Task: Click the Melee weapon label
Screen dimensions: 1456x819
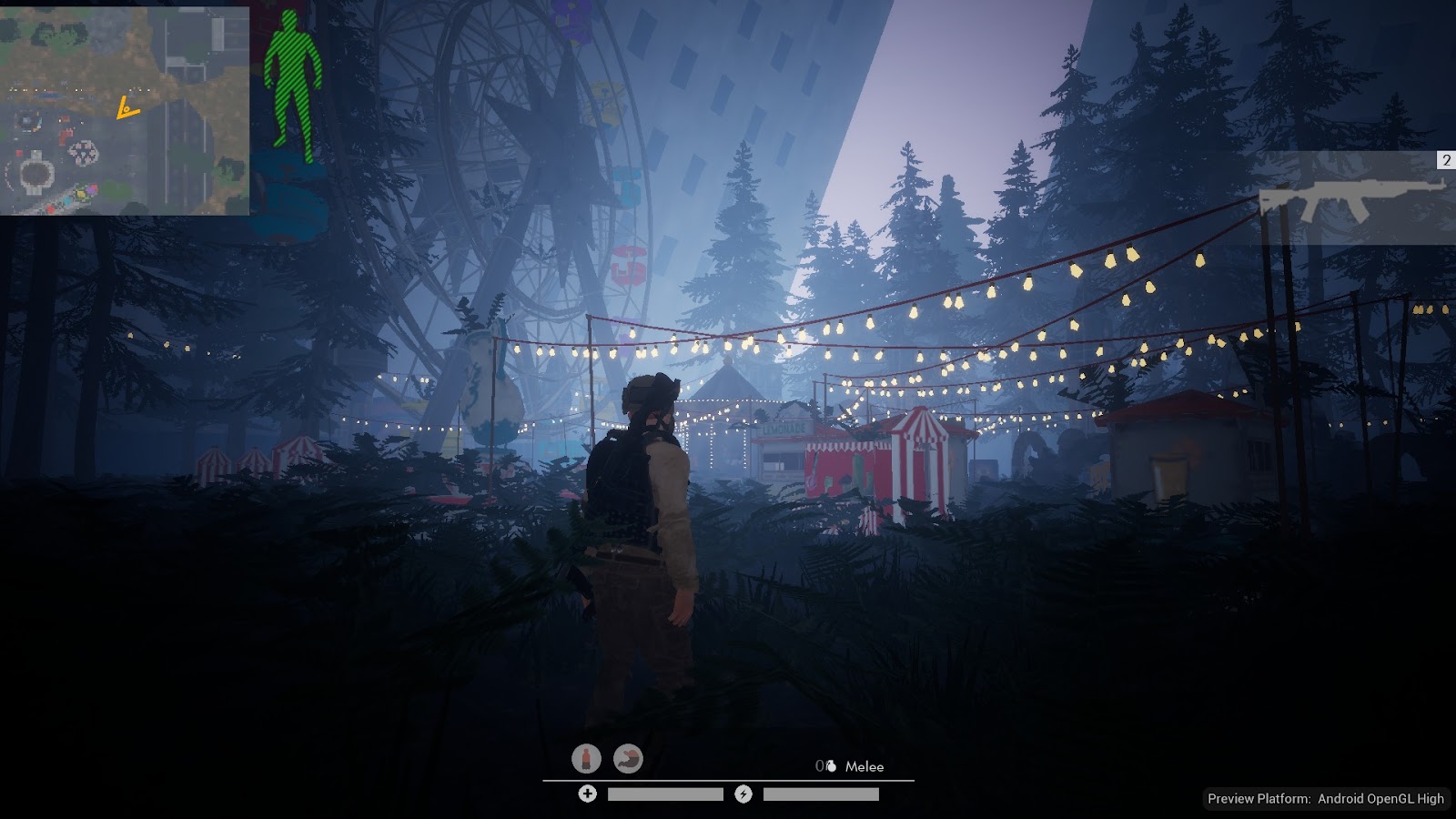Action: click(x=864, y=767)
